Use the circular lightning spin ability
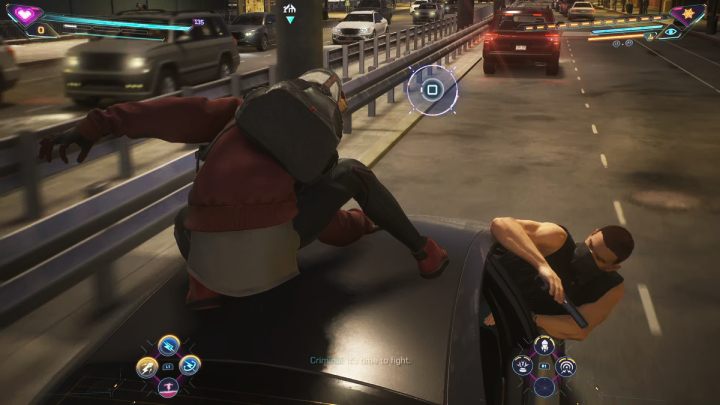The image size is (720, 405). click(190, 366)
